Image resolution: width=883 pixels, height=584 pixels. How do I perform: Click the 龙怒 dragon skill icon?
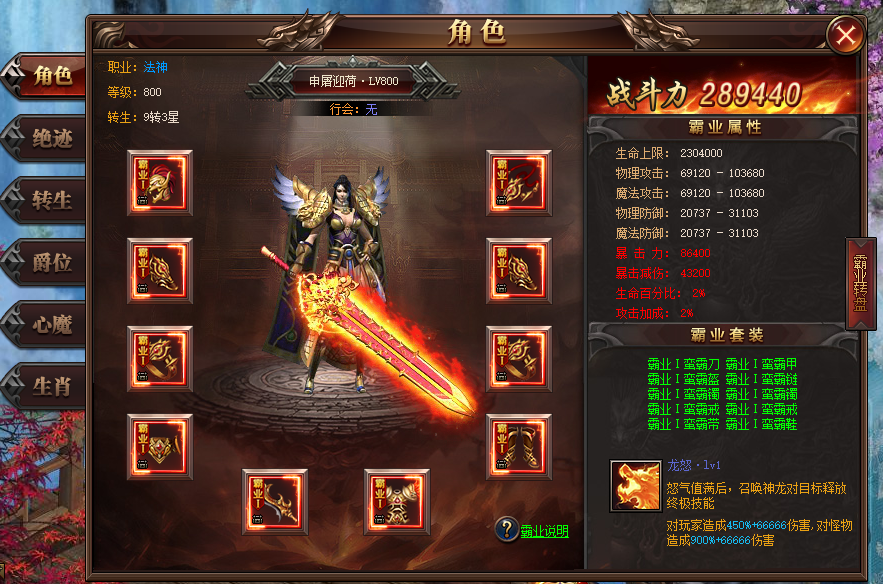(636, 485)
